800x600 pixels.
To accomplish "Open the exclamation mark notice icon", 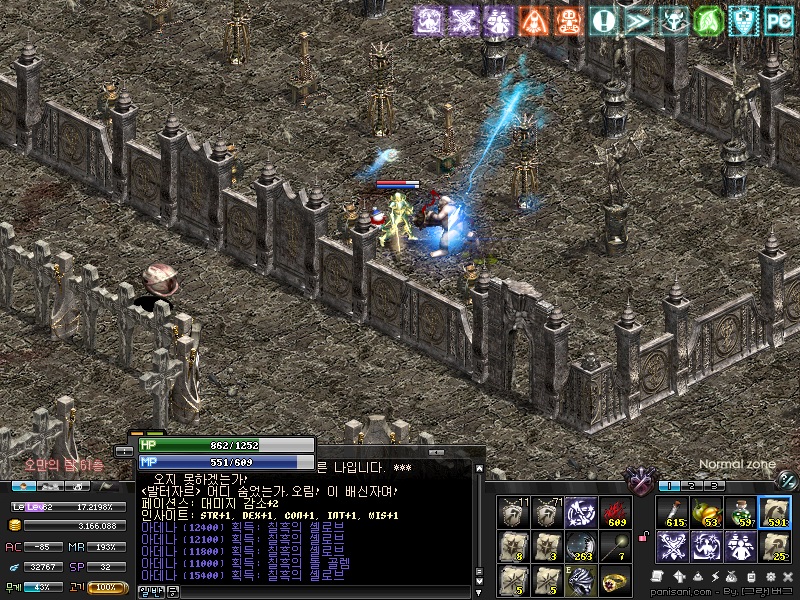I will (603, 20).
